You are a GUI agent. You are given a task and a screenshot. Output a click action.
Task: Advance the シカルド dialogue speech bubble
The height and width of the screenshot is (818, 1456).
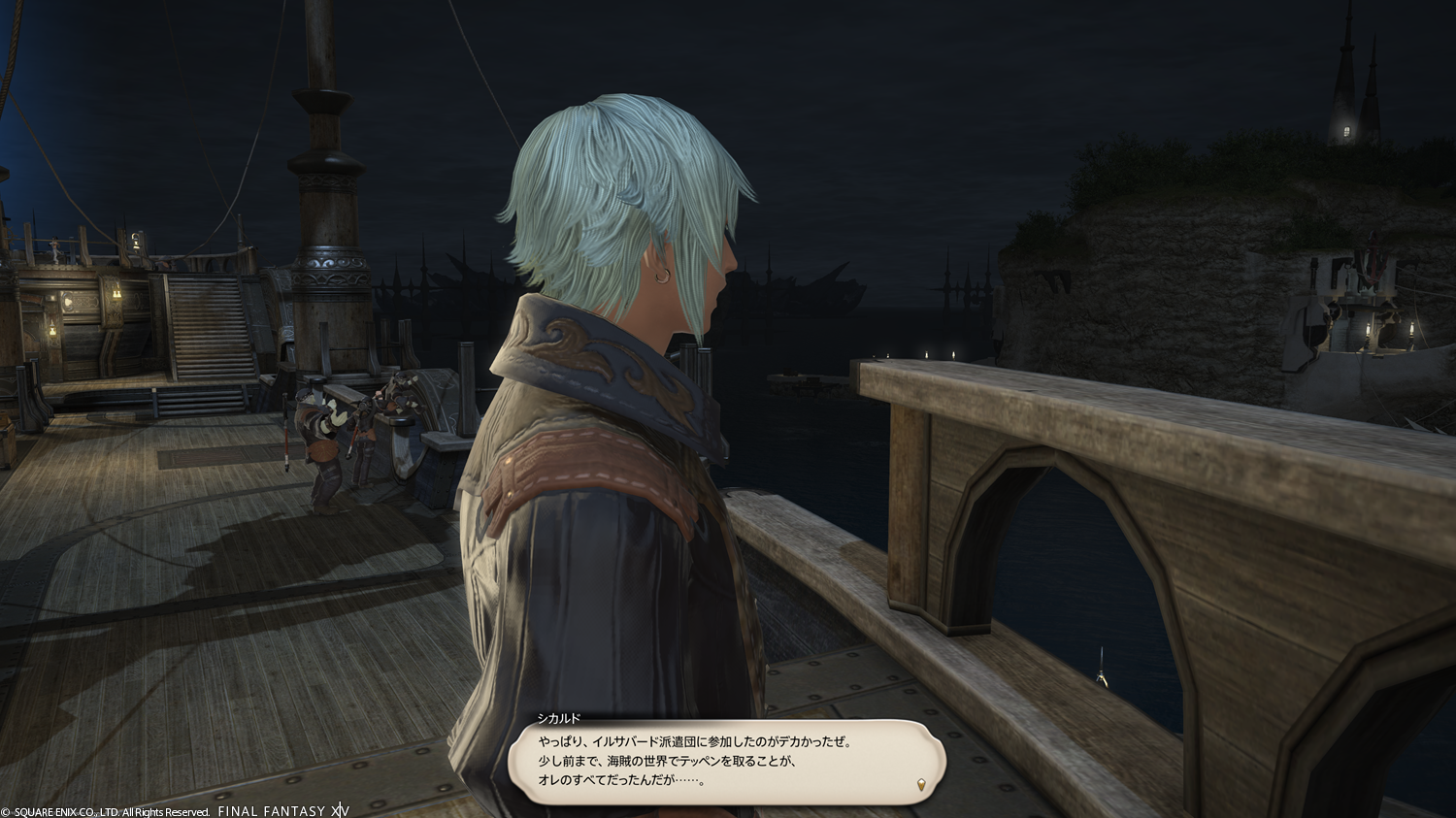pyautogui.click(x=726, y=761)
